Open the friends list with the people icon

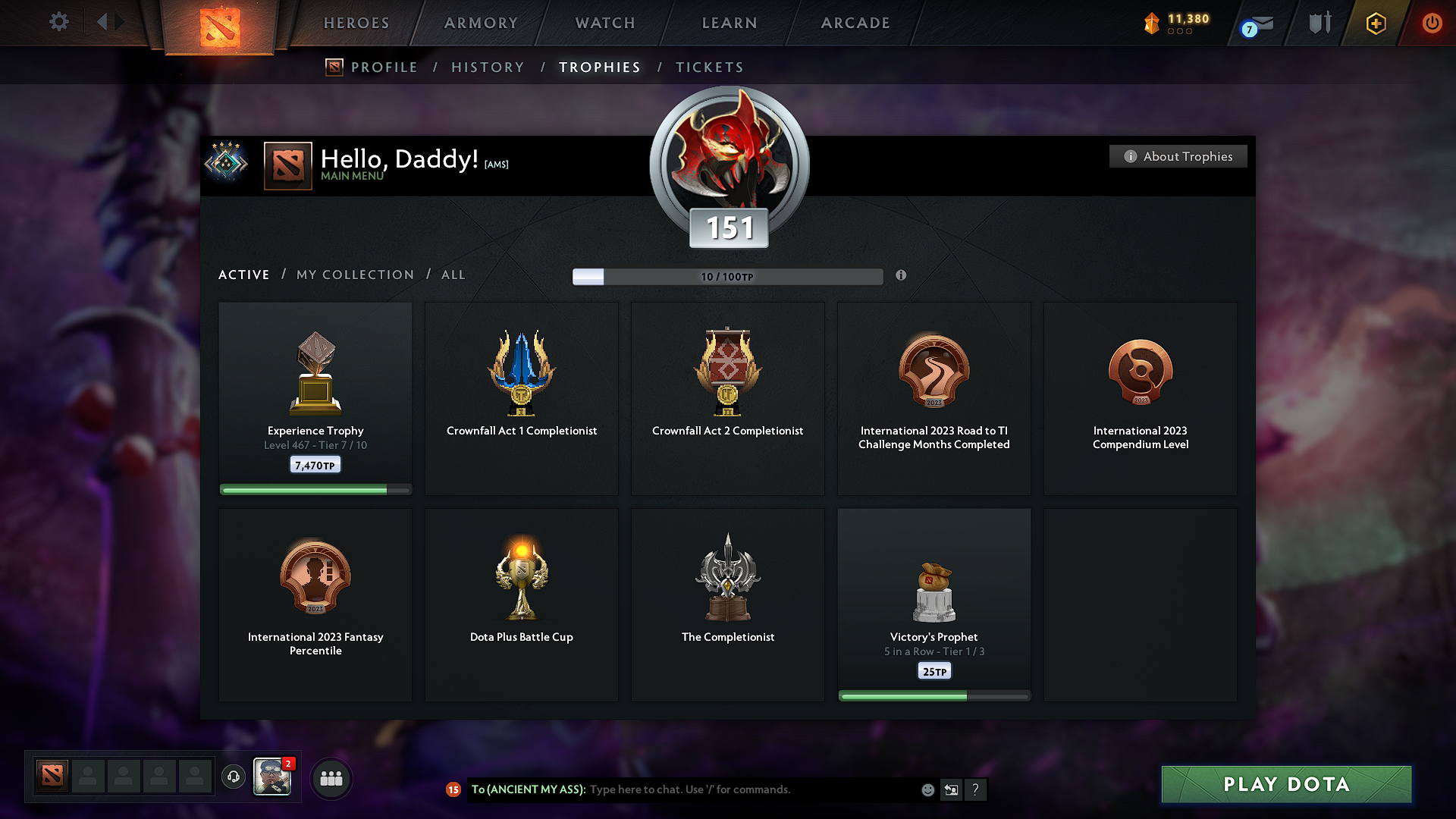point(331,777)
